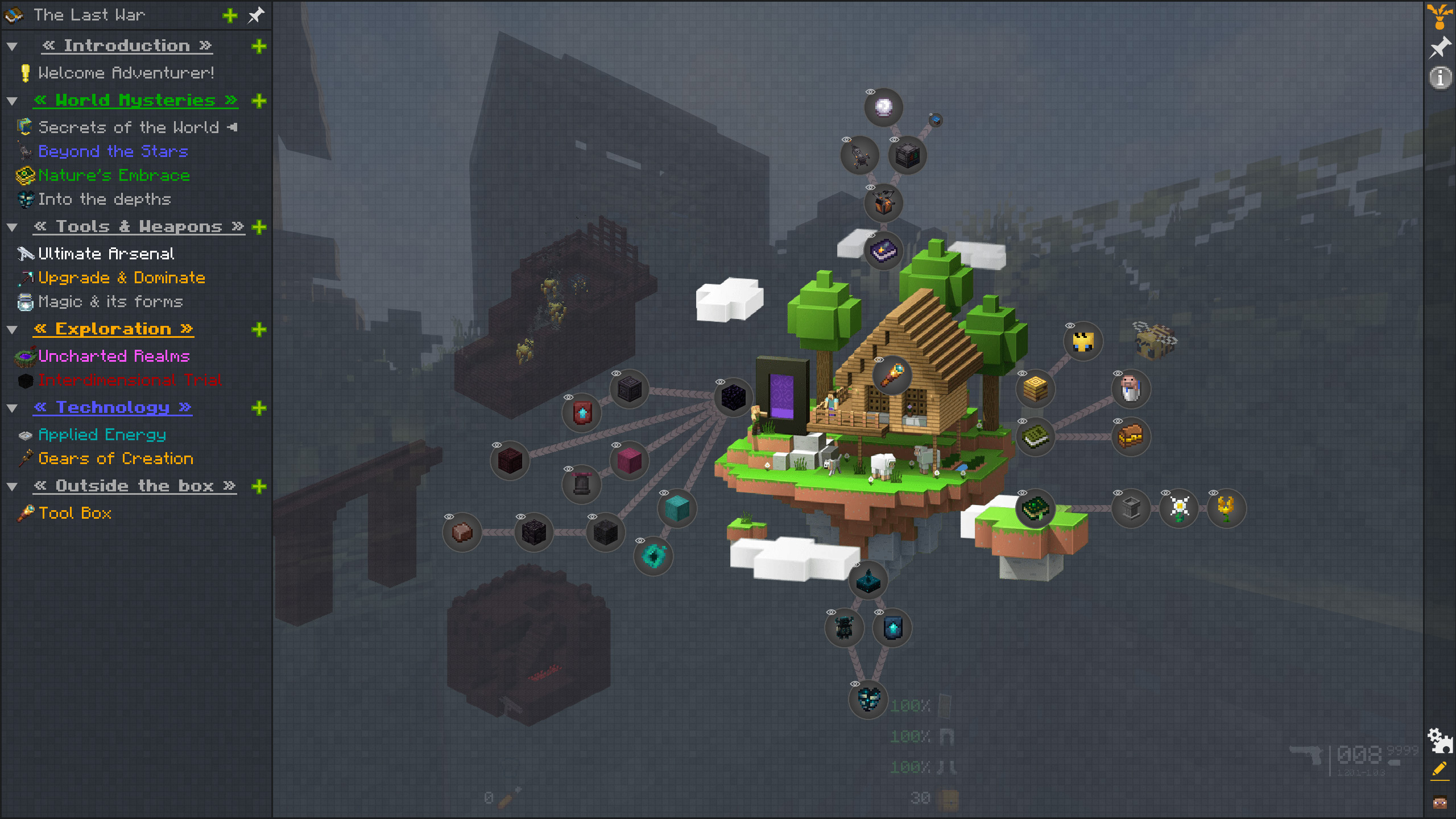Open the Uncharted Realms chapter
Screen dimensions: 1456x819
pos(114,356)
